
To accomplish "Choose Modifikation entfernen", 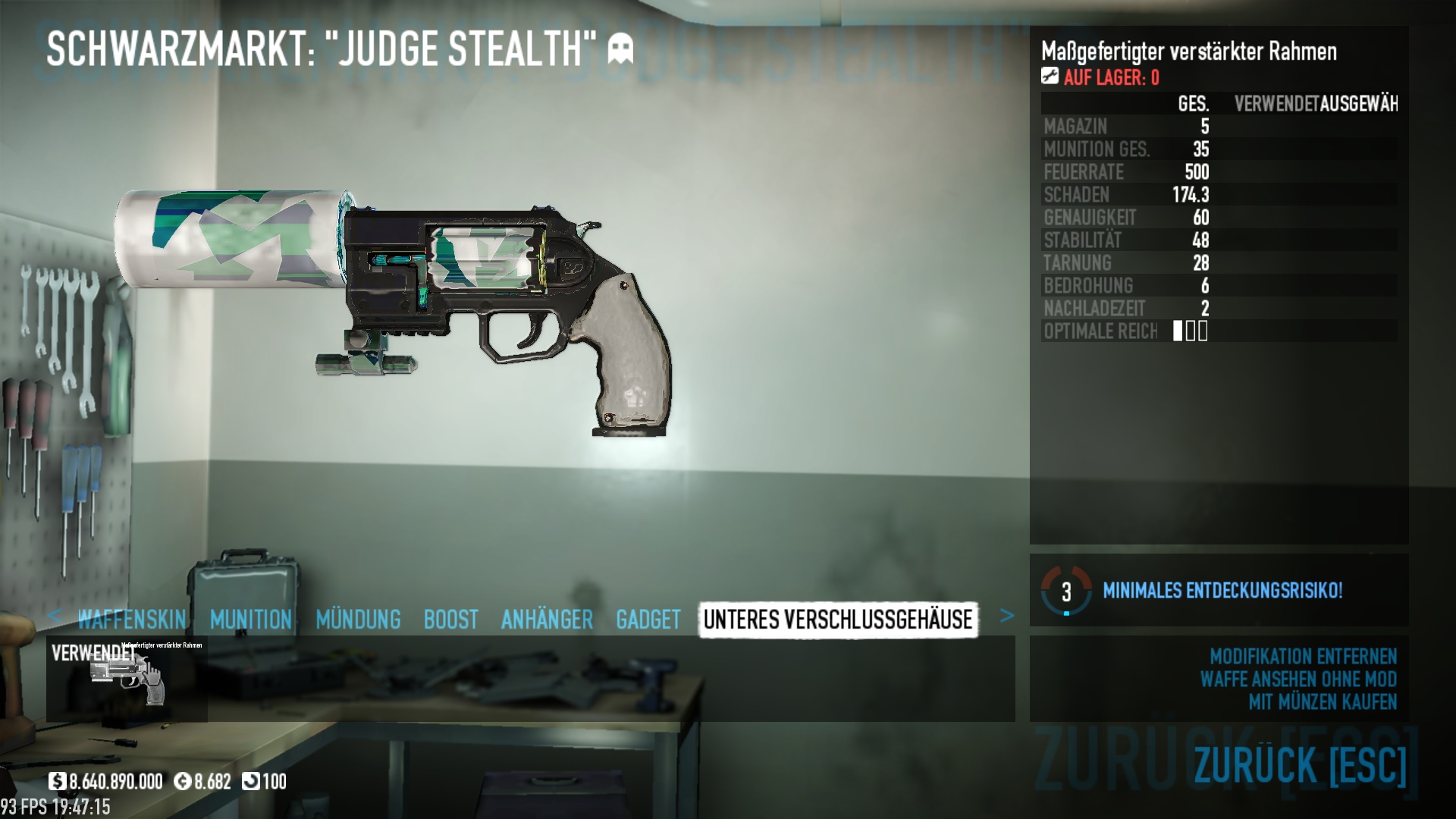I will 1303,656.
